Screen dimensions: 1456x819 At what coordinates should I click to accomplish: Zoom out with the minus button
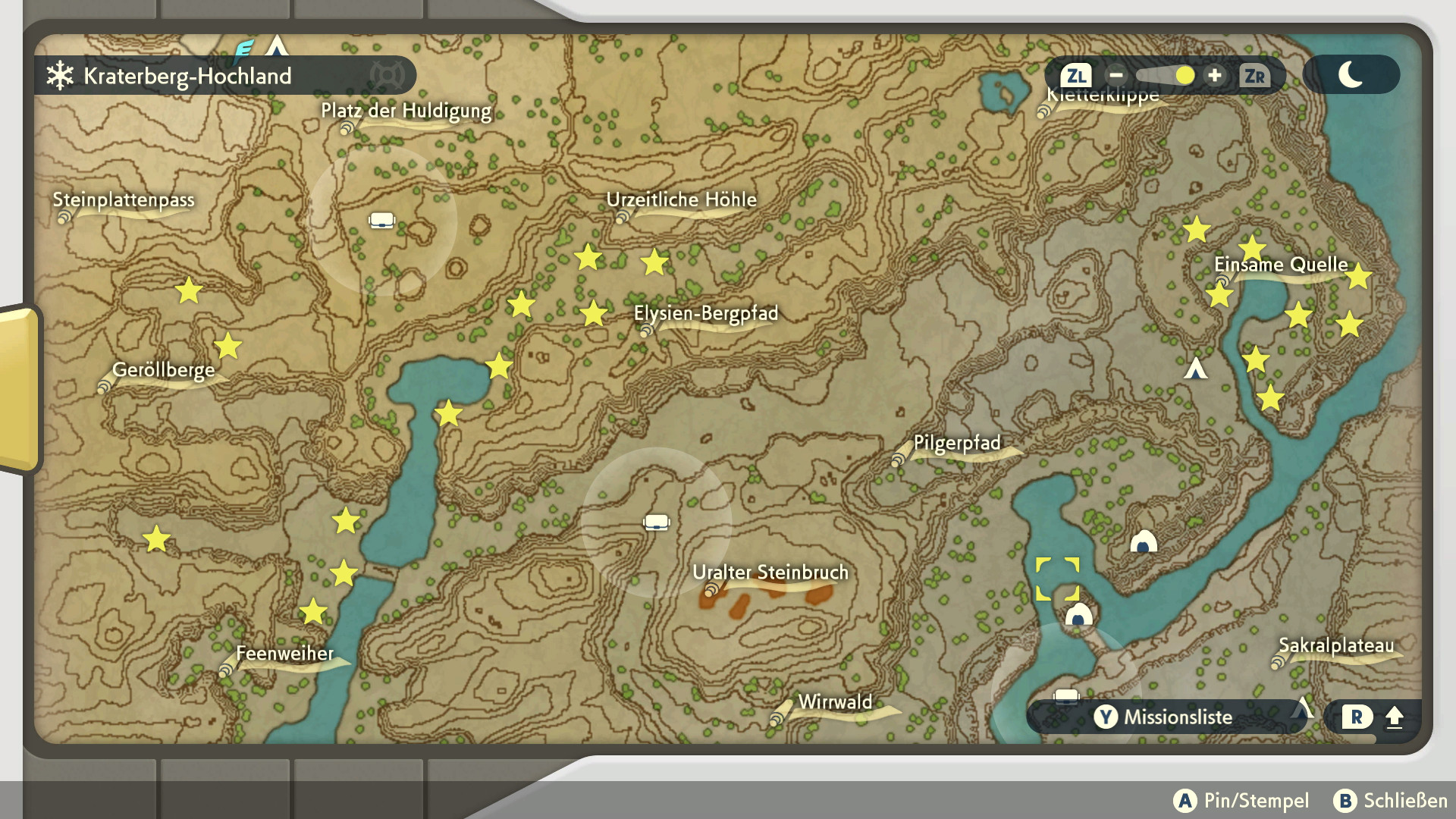pos(1116,75)
